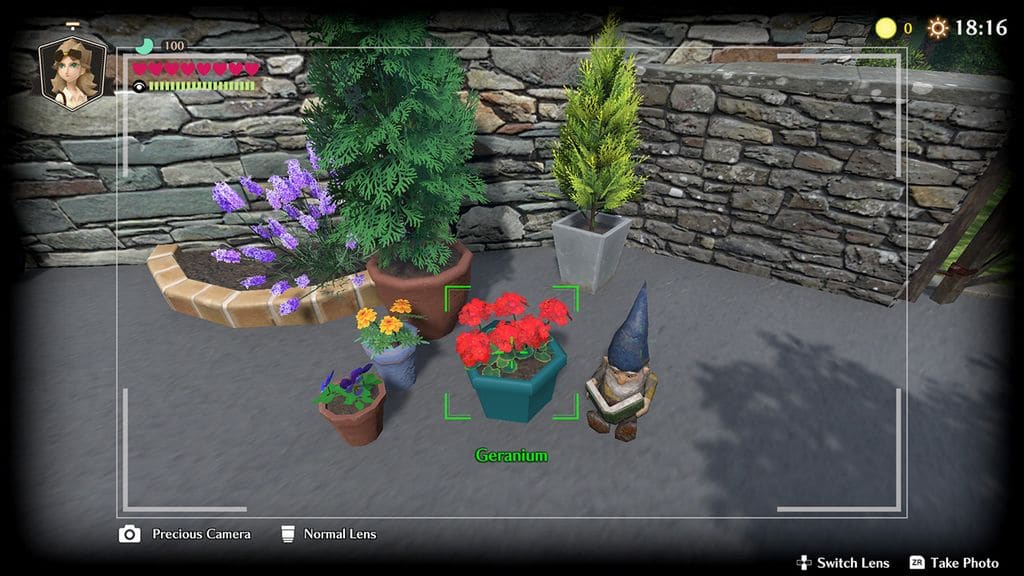Click the gold coin currency icon
The width and height of the screenshot is (1024, 576).
tap(885, 28)
